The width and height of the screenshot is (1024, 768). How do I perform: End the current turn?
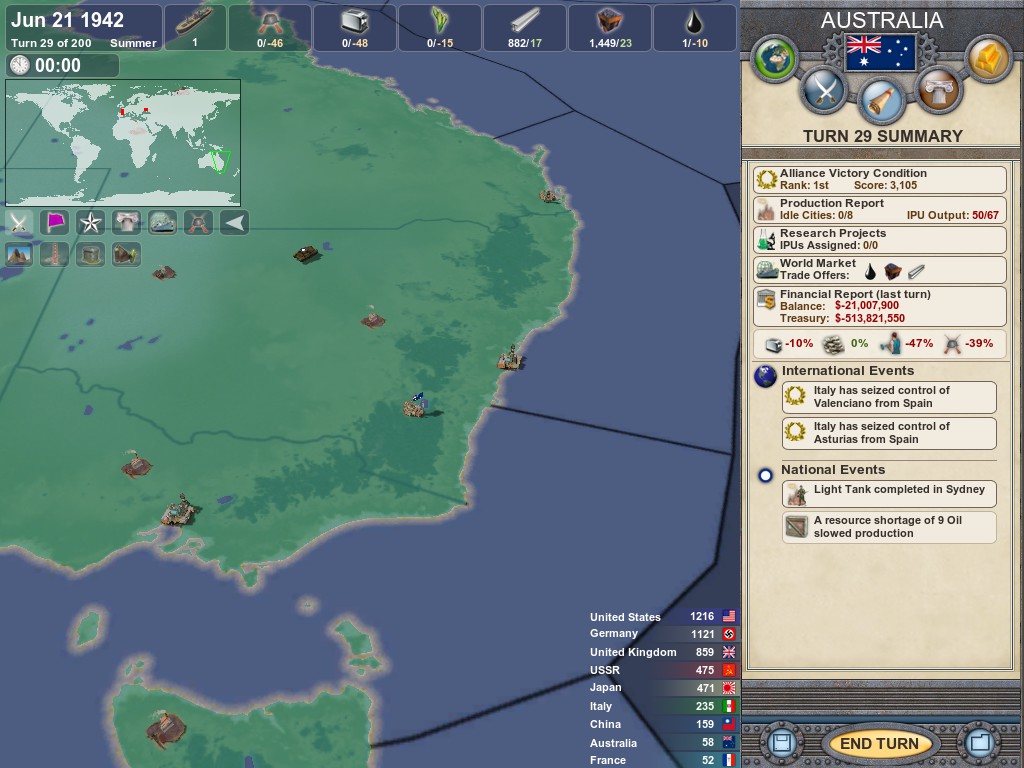(x=878, y=743)
